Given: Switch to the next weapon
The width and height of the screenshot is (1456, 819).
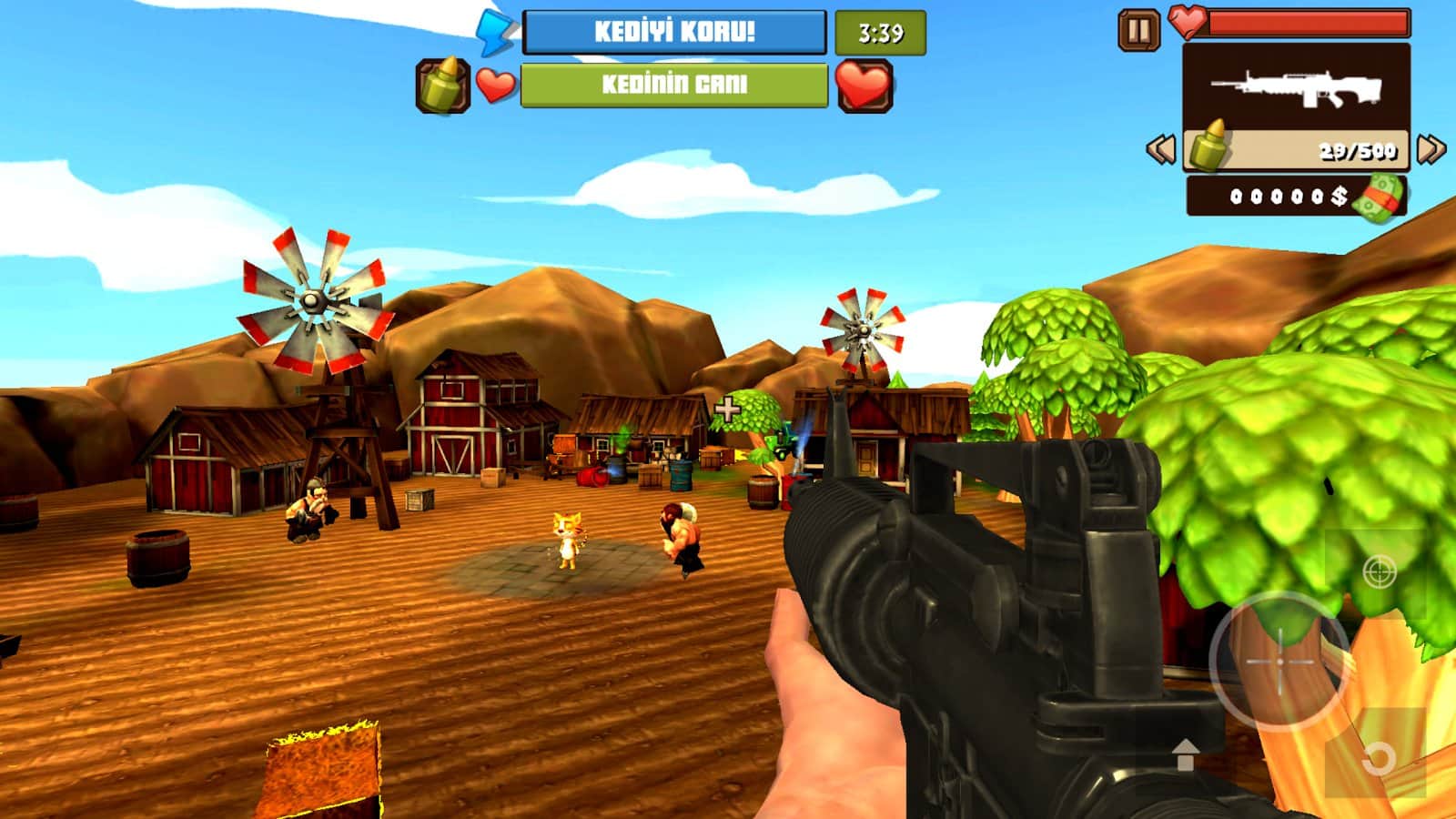Looking at the screenshot, I should (1431, 149).
